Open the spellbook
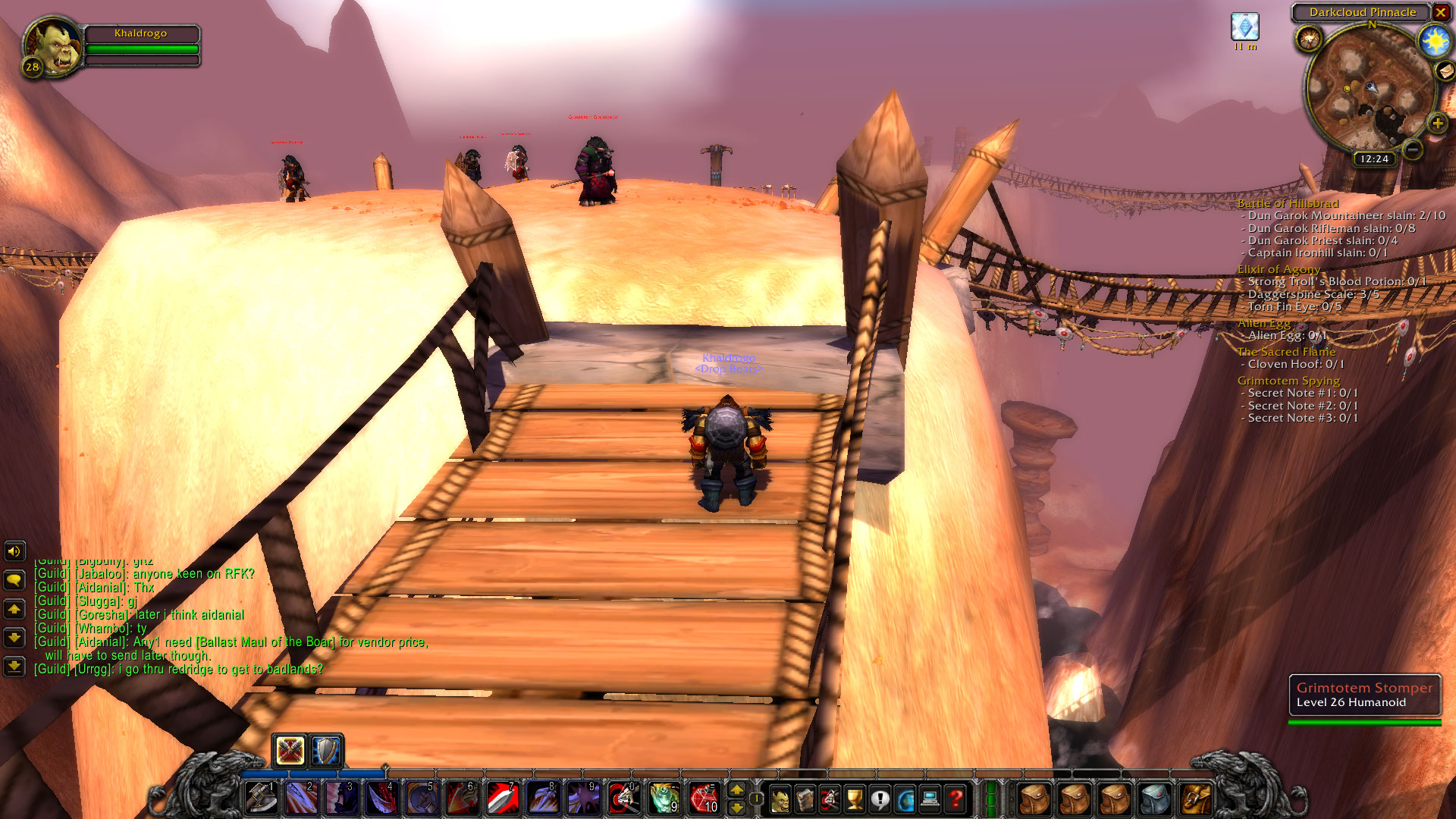The image size is (1456, 819). point(805,800)
